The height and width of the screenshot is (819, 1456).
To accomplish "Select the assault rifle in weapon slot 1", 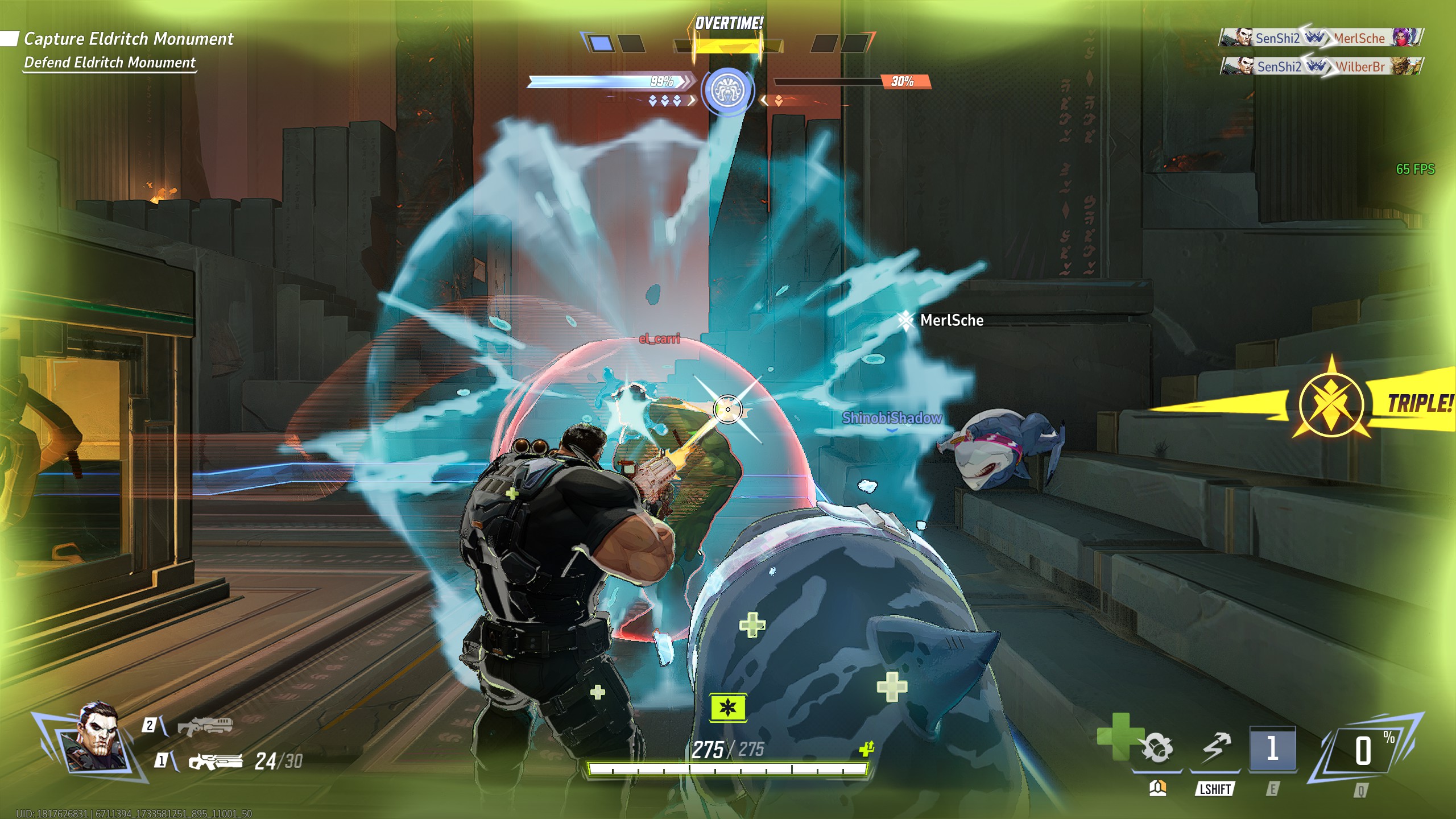I will pyautogui.click(x=216, y=761).
